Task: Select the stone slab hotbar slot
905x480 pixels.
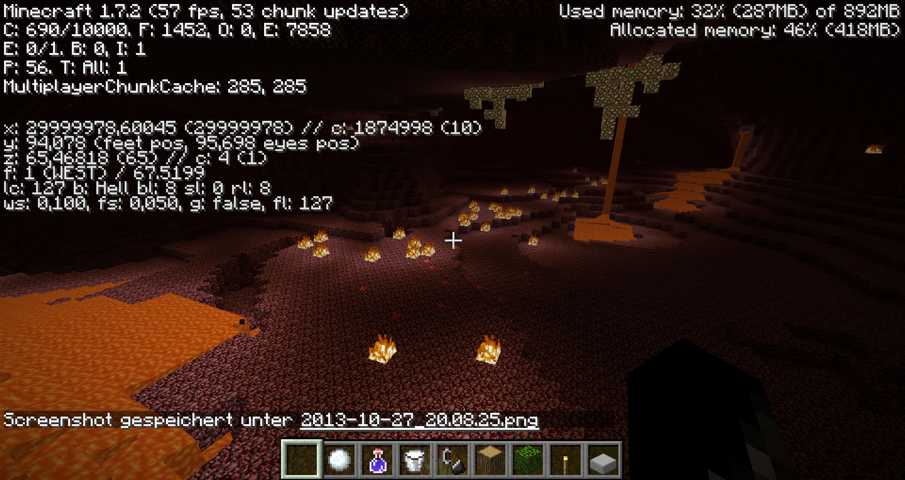Action: (x=602, y=460)
